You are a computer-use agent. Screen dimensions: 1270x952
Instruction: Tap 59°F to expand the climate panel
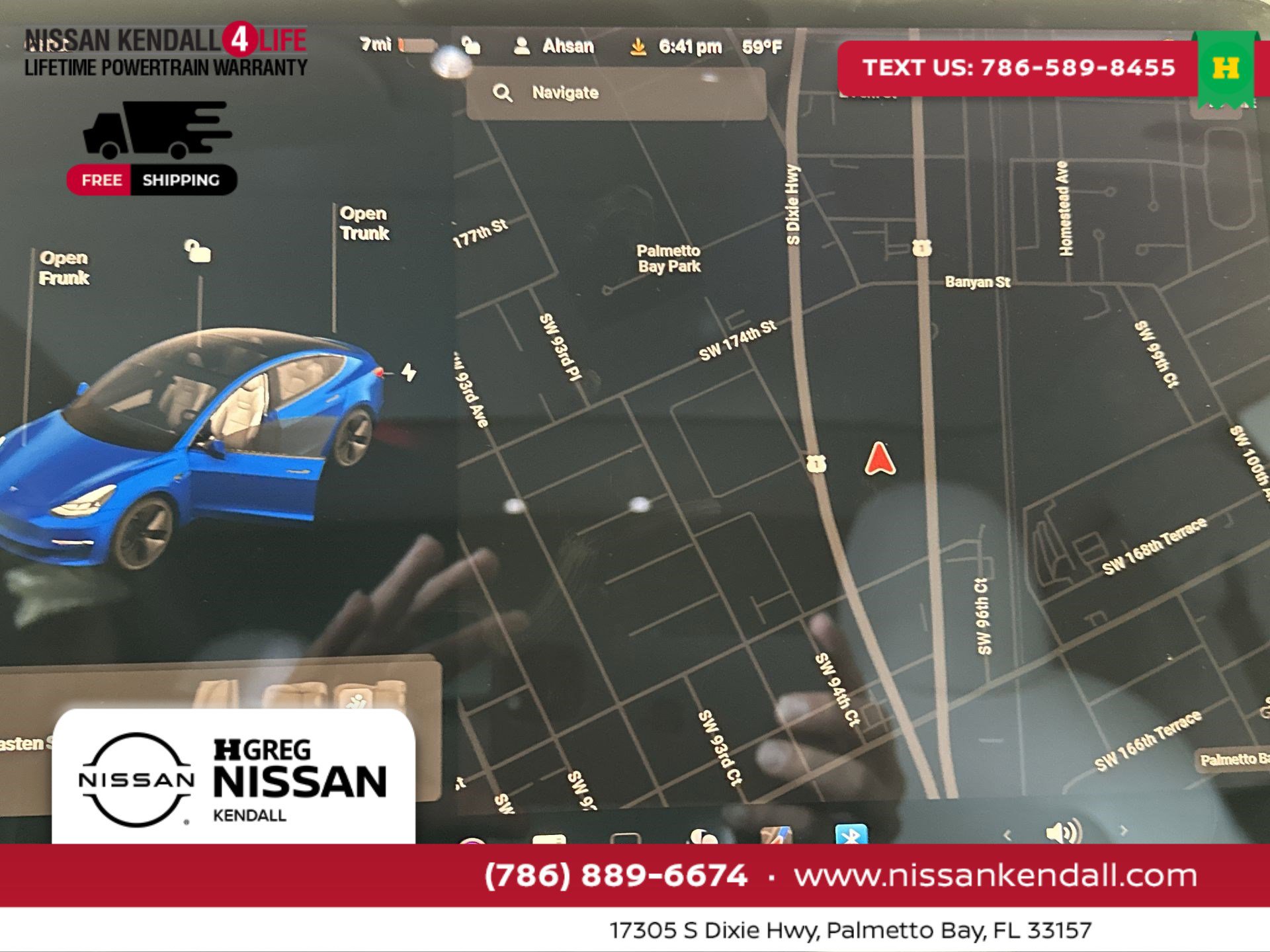(763, 46)
